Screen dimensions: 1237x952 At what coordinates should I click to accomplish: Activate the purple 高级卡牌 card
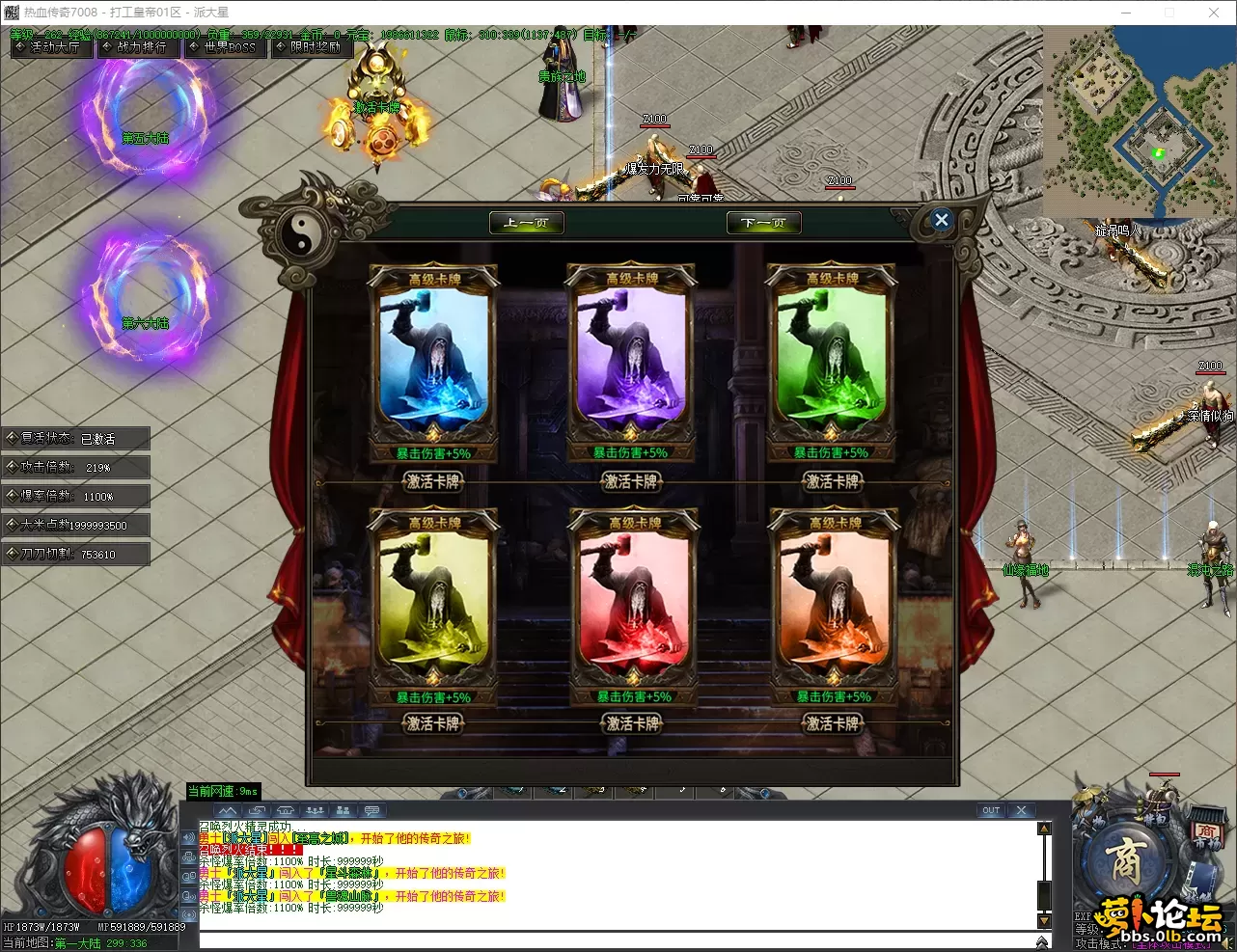(x=631, y=480)
